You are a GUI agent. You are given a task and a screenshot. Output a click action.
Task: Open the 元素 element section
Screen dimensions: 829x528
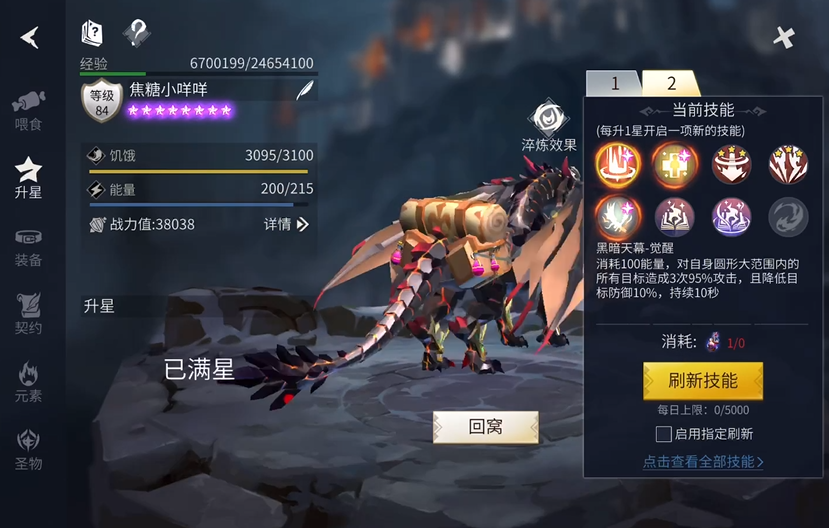click(x=28, y=382)
